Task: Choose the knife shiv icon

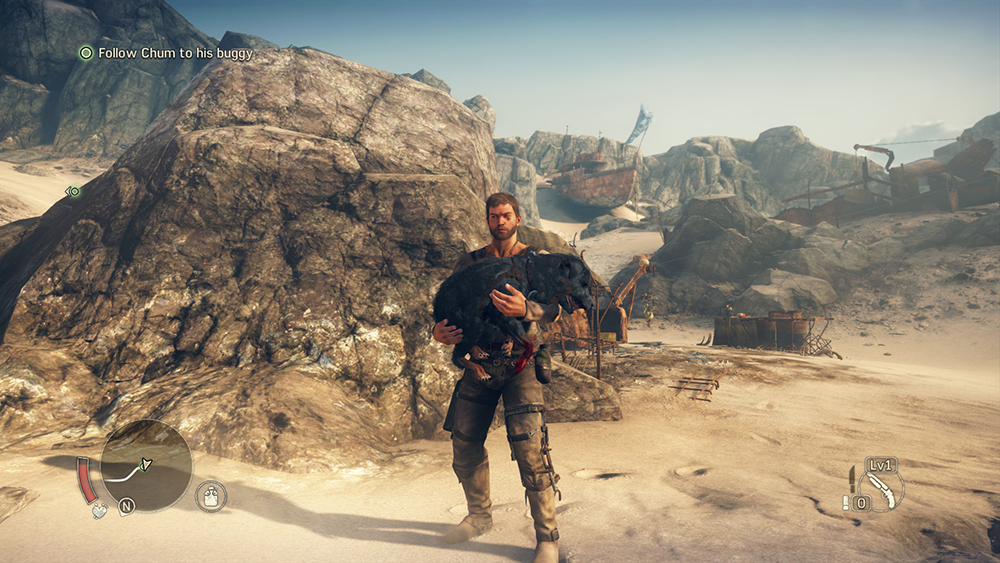Action: coord(851,480)
